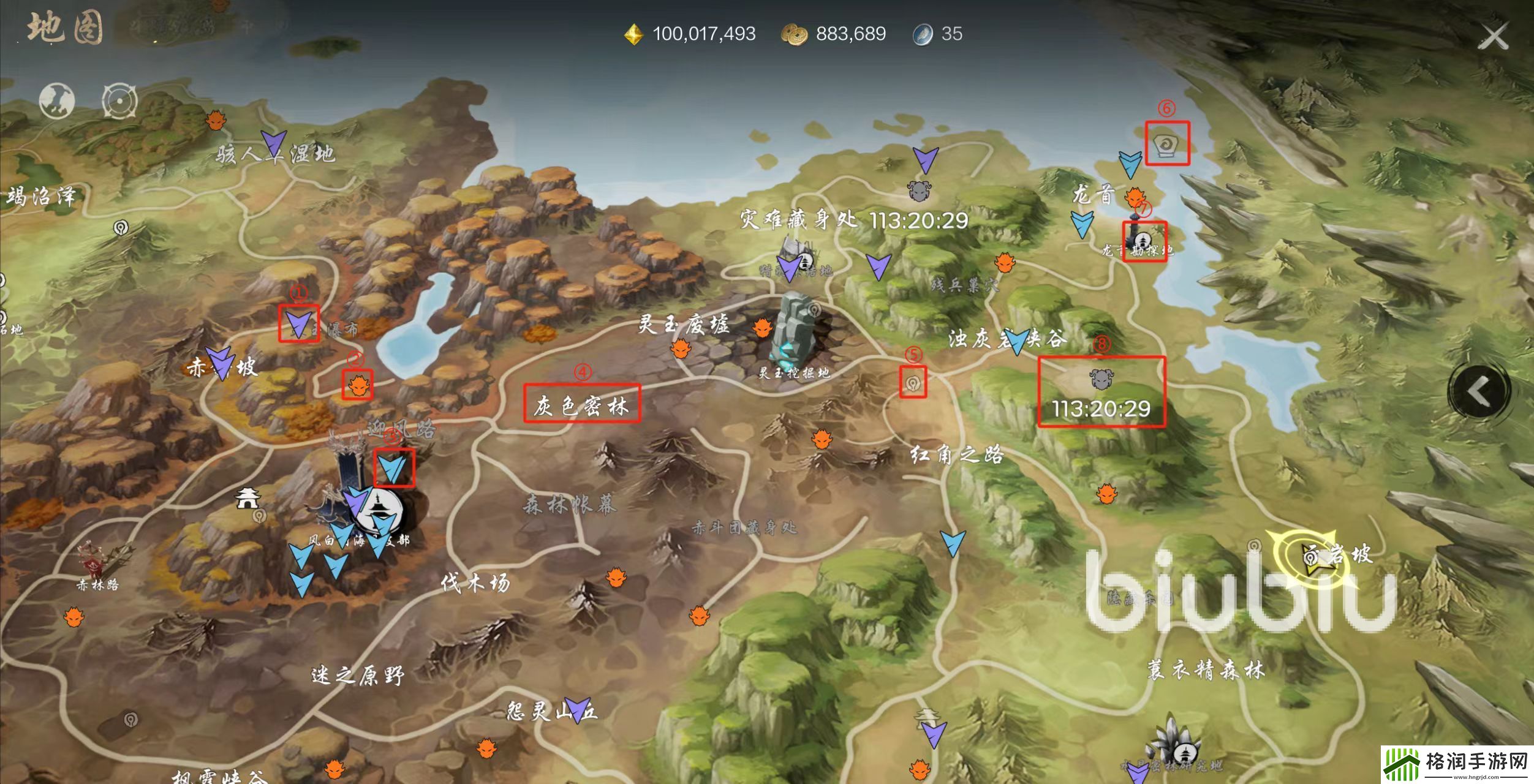Select the orange monster marker numbered ②
This screenshot has width=1534, height=784.
click(x=358, y=385)
